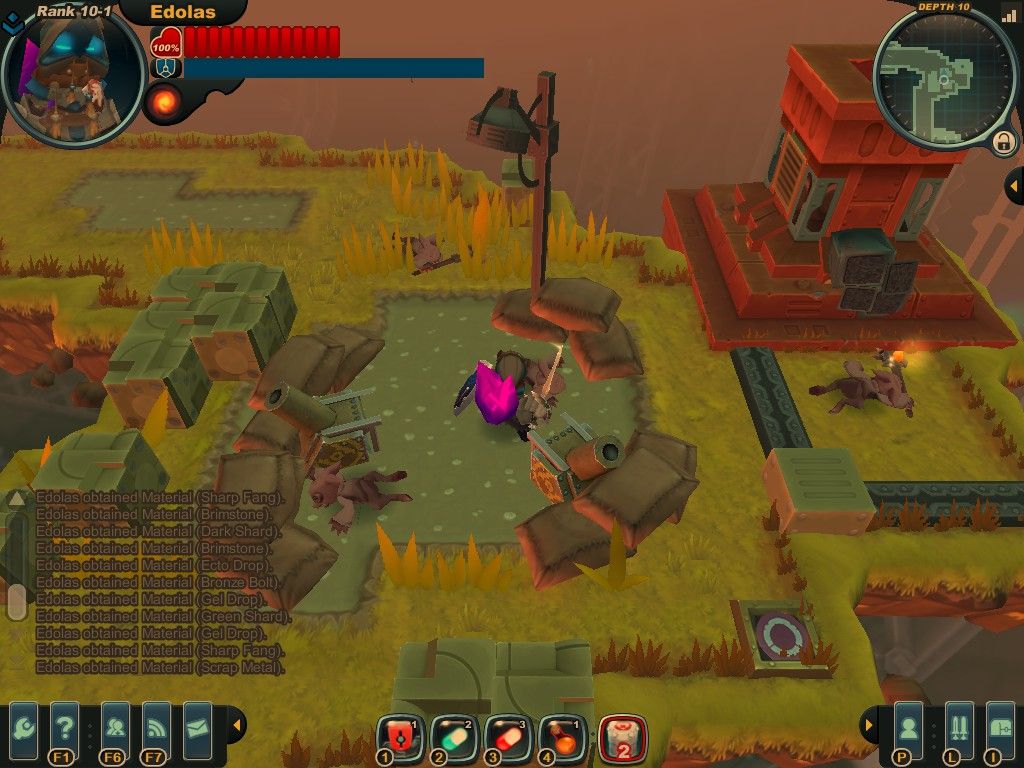Click the Edolas character portrait
This screenshot has width=1024, height=768.
coord(72,75)
